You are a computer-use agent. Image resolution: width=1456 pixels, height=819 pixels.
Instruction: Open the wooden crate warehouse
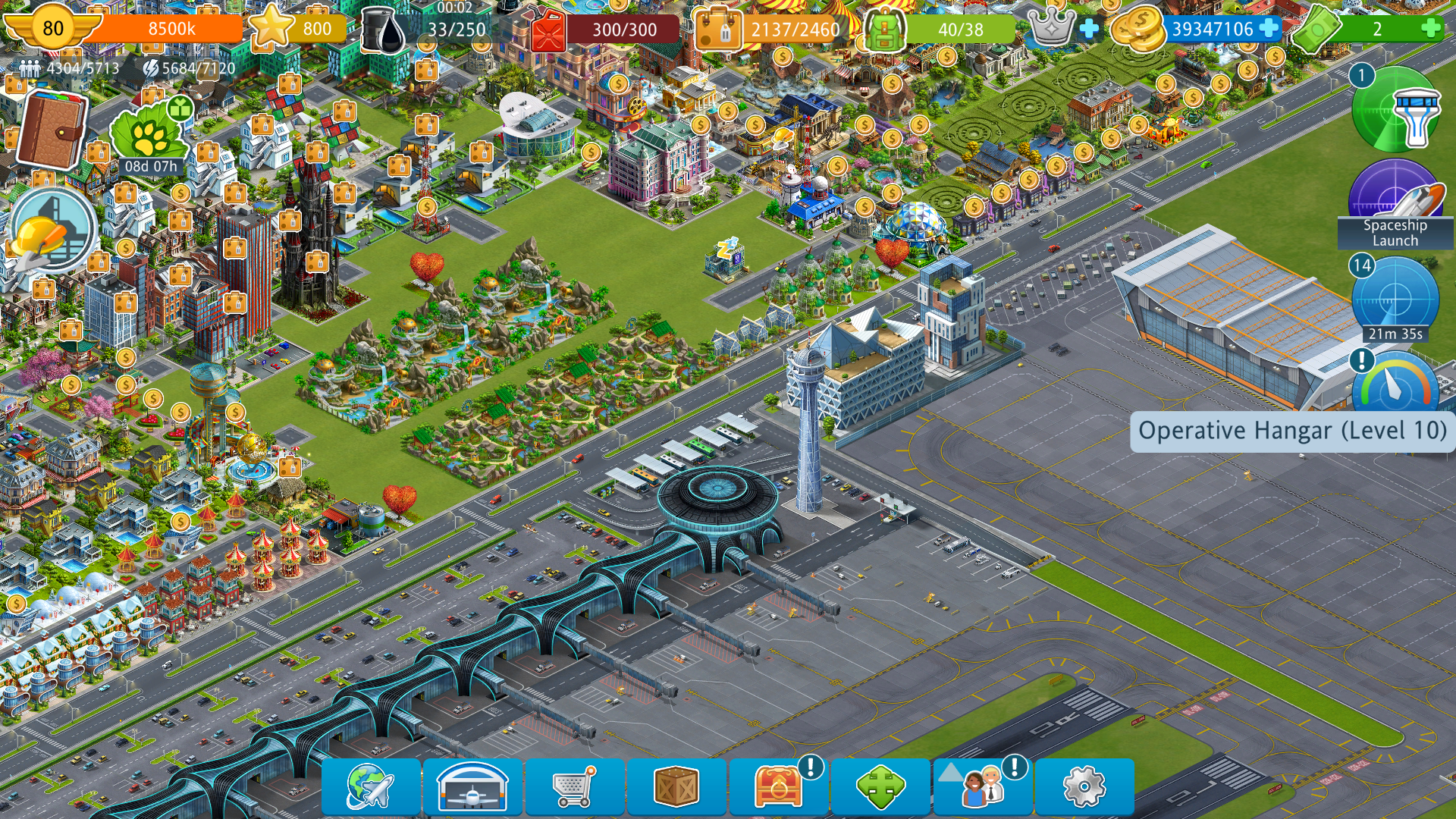coord(676,787)
